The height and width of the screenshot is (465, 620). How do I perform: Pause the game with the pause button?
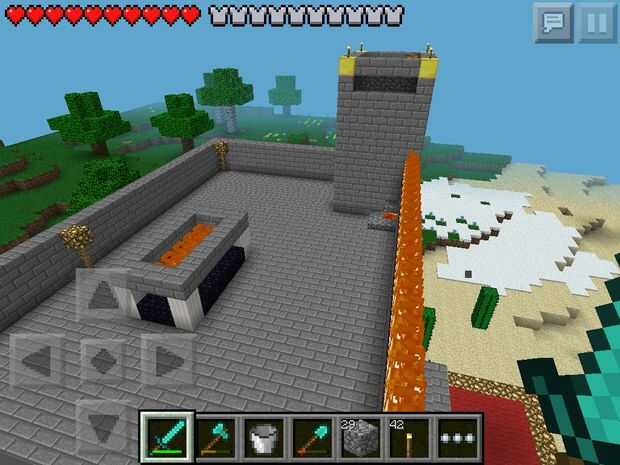tap(596, 23)
